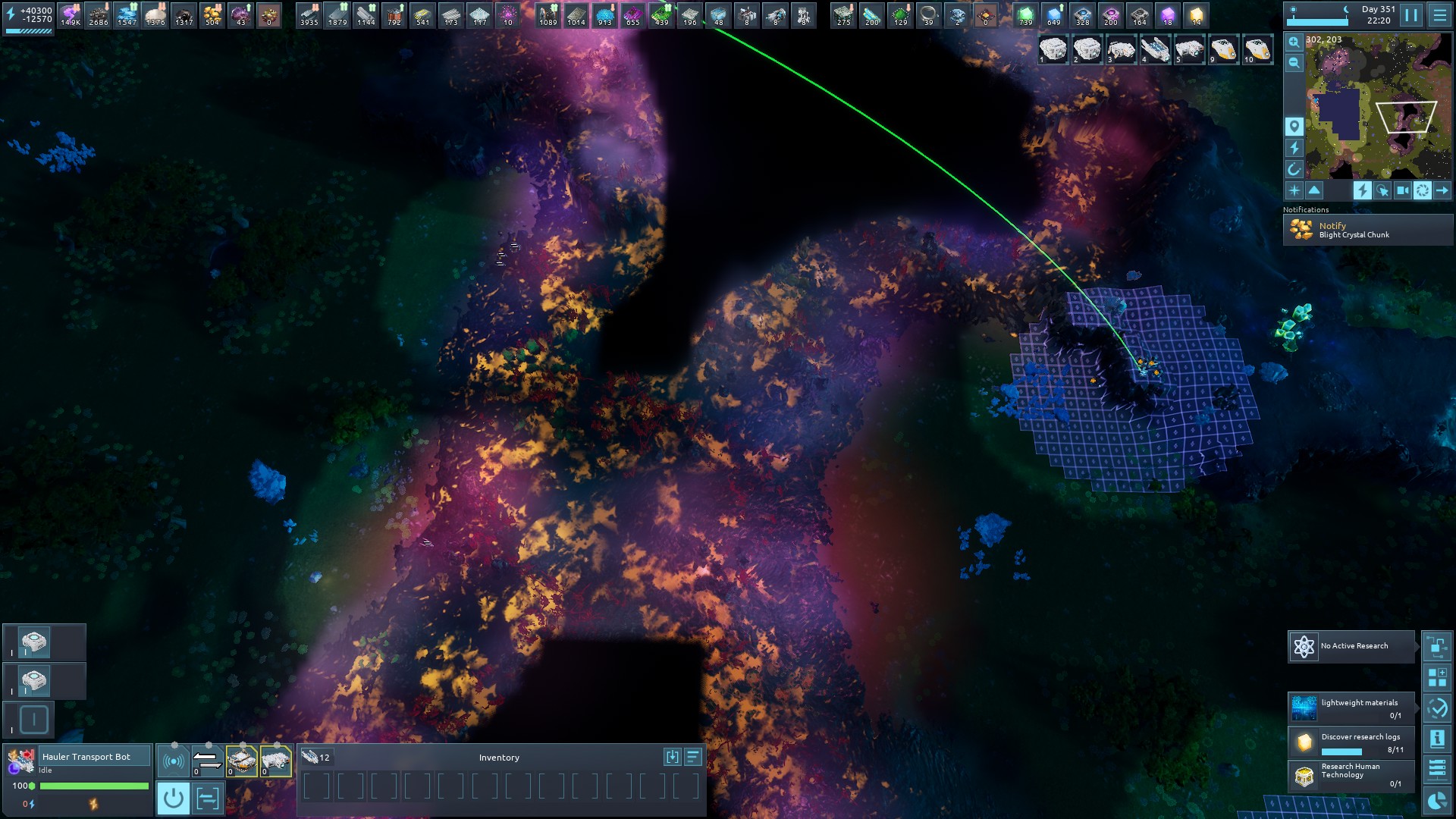
Task: Zoom out on the minimap
Action: [1294, 63]
